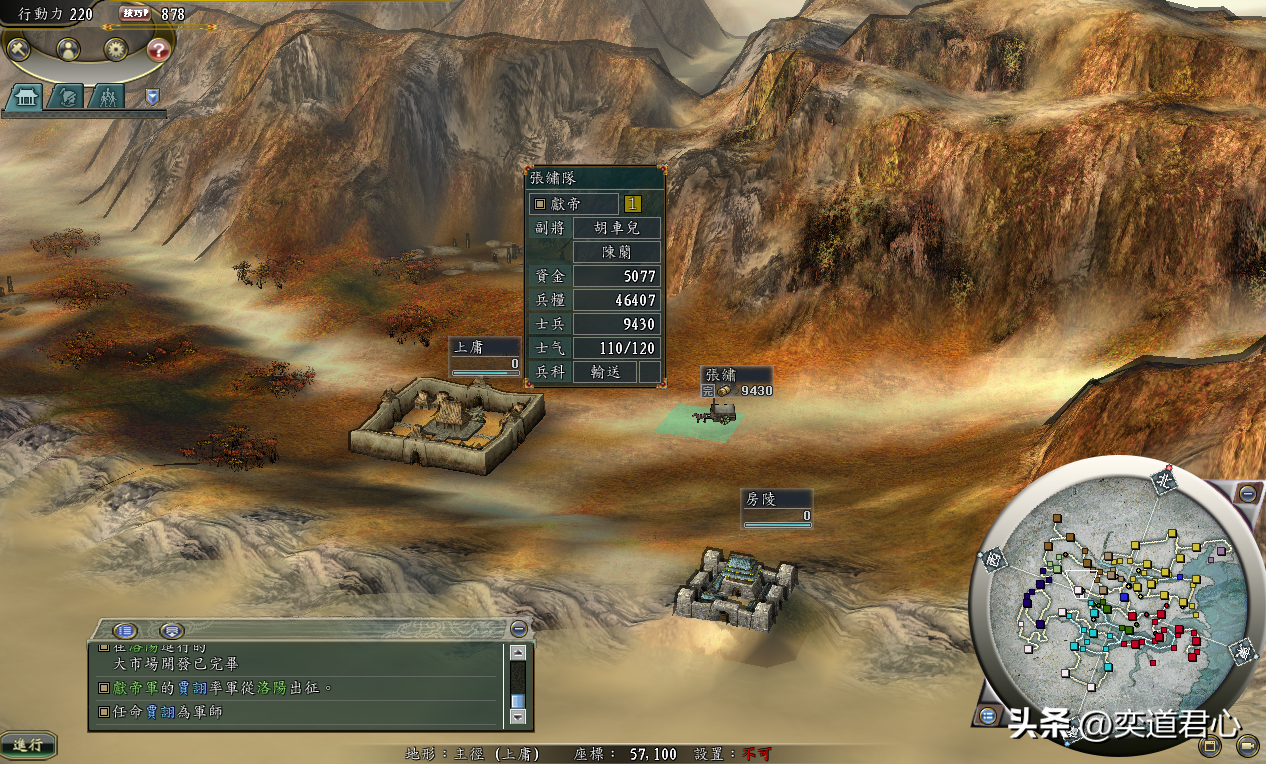Minimize the message log panel

coord(518,629)
